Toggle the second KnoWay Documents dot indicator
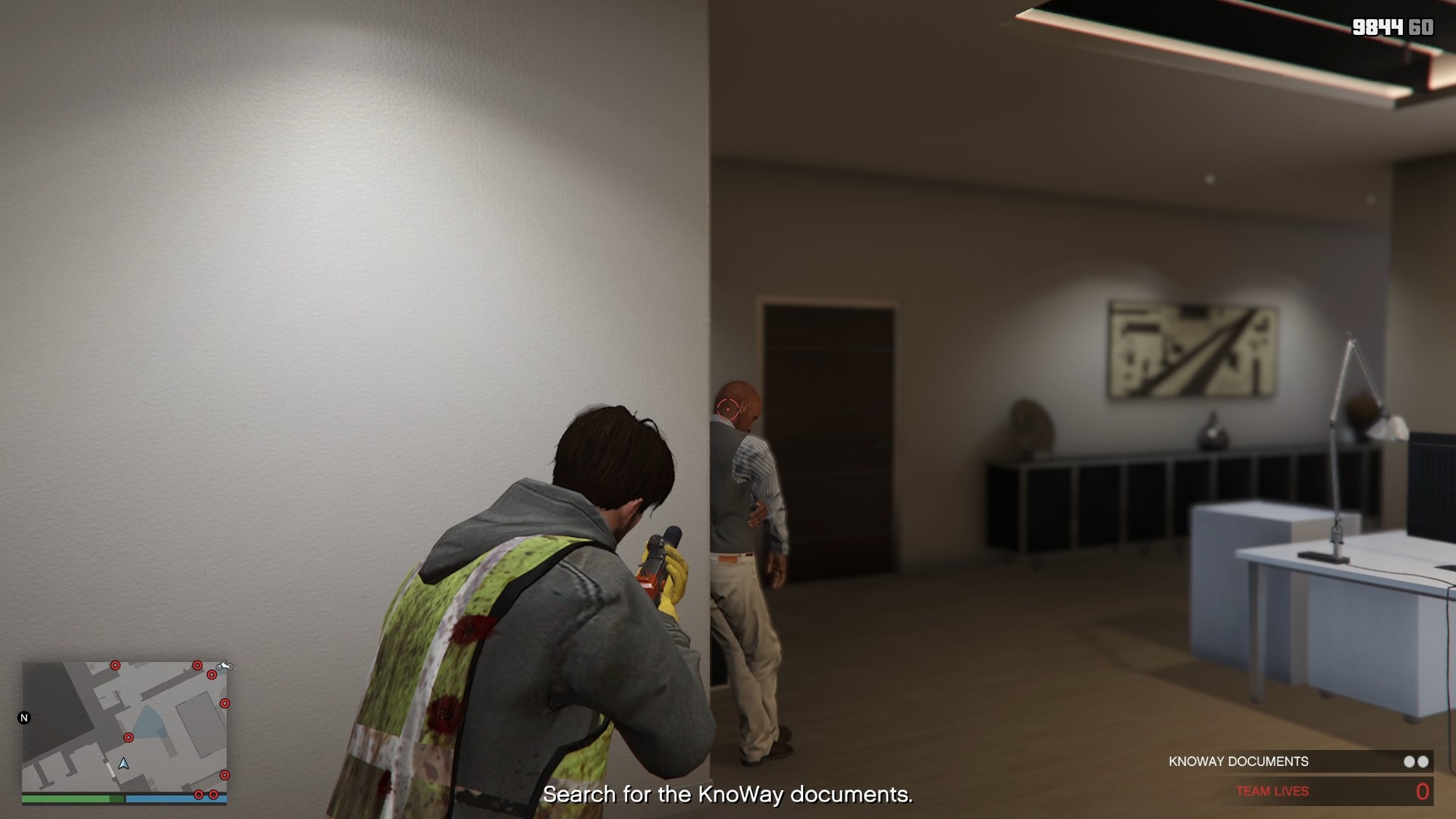This screenshot has height=819, width=1456. tap(1423, 761)
